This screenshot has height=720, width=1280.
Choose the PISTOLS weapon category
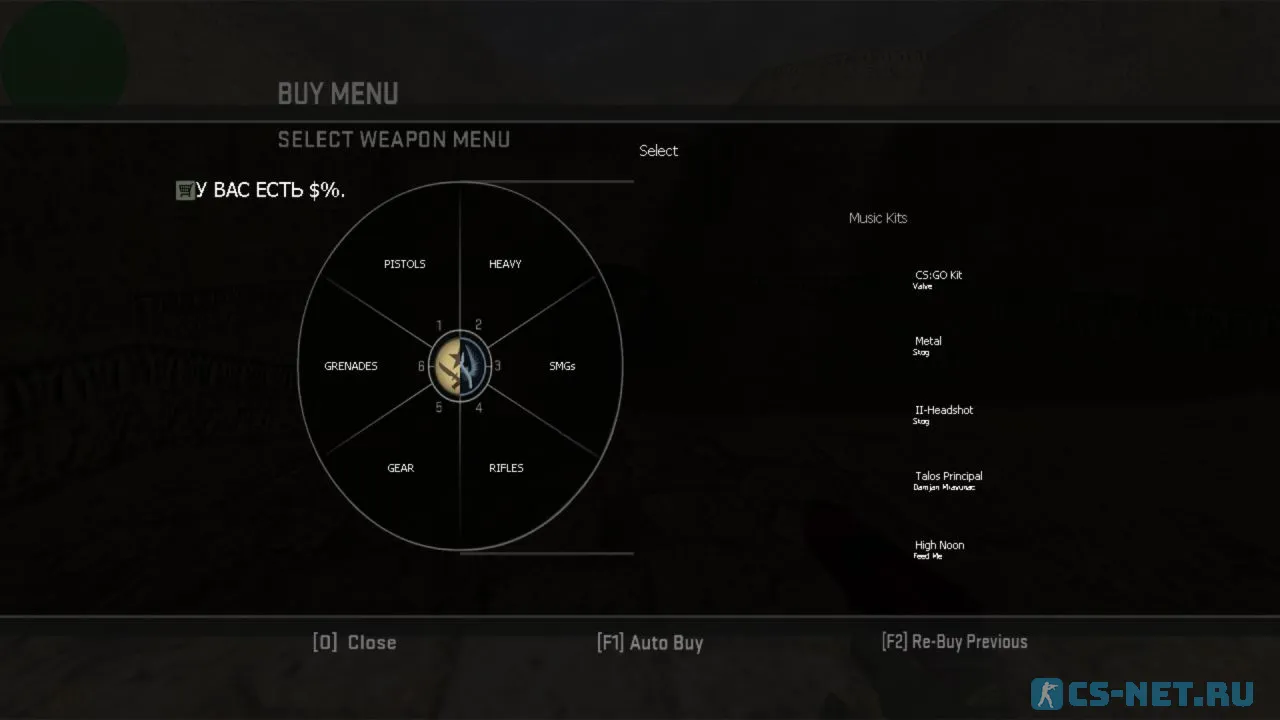tap(404, 264)
